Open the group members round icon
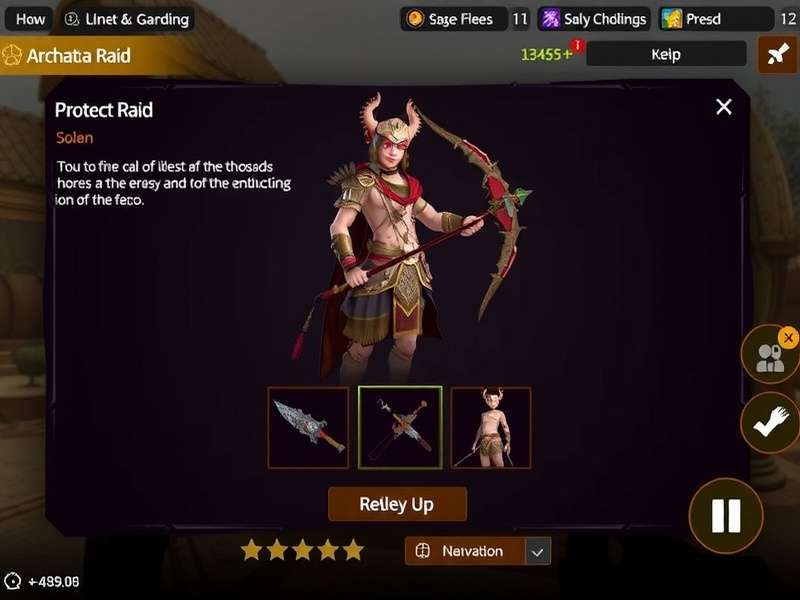The height and width of the screenshot is (600, 800). (770, 357)
